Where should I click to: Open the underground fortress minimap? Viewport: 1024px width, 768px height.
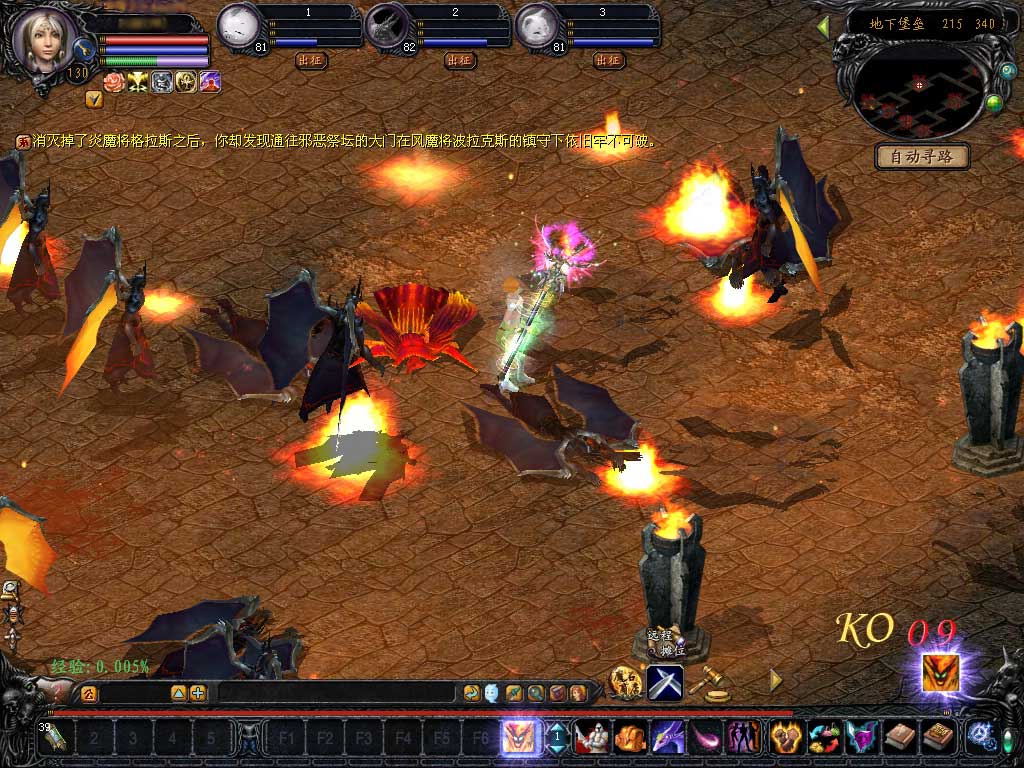coord(918,90)
